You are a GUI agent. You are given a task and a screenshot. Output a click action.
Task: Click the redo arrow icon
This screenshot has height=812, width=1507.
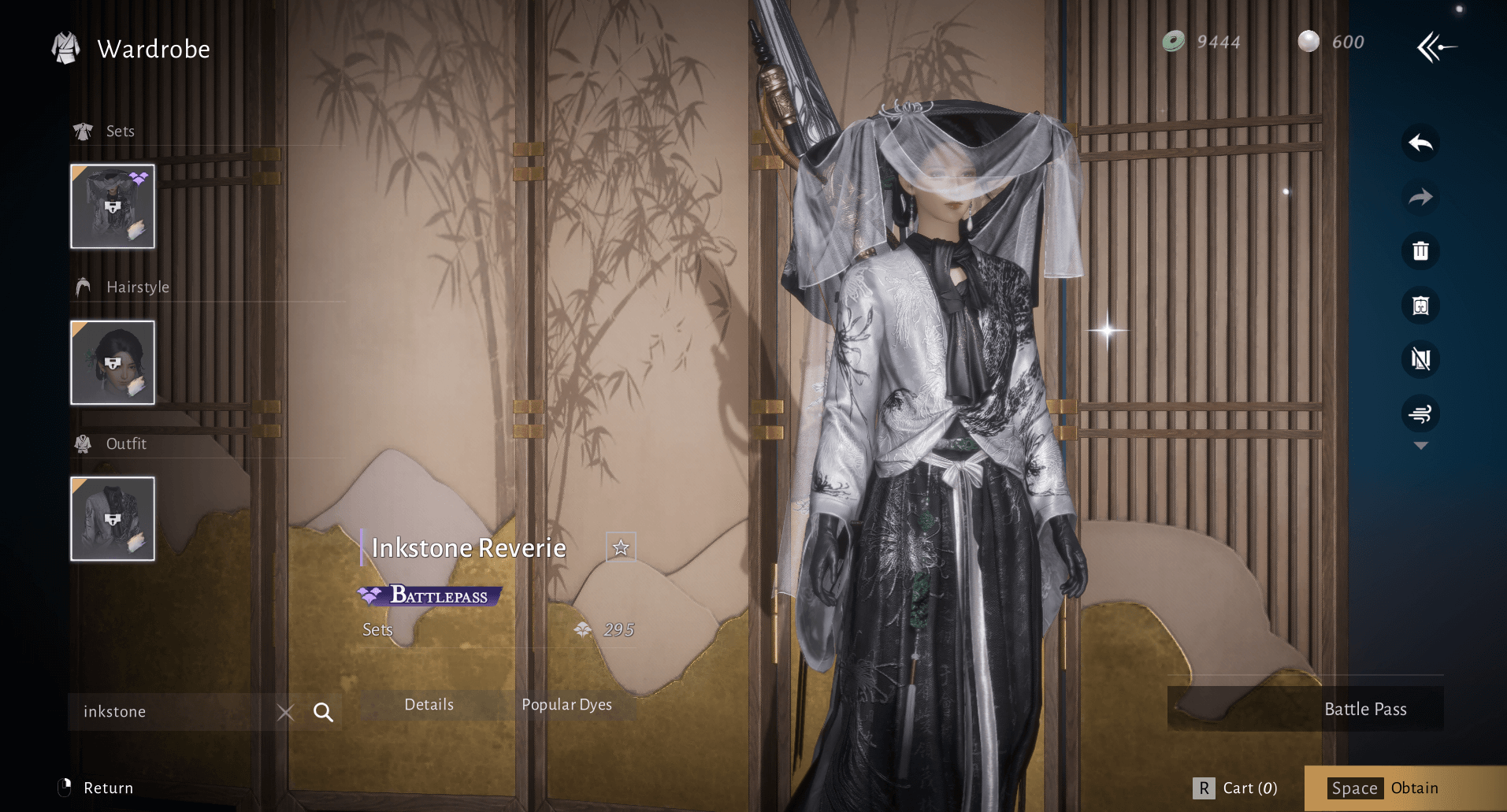tap(1420, 197)
